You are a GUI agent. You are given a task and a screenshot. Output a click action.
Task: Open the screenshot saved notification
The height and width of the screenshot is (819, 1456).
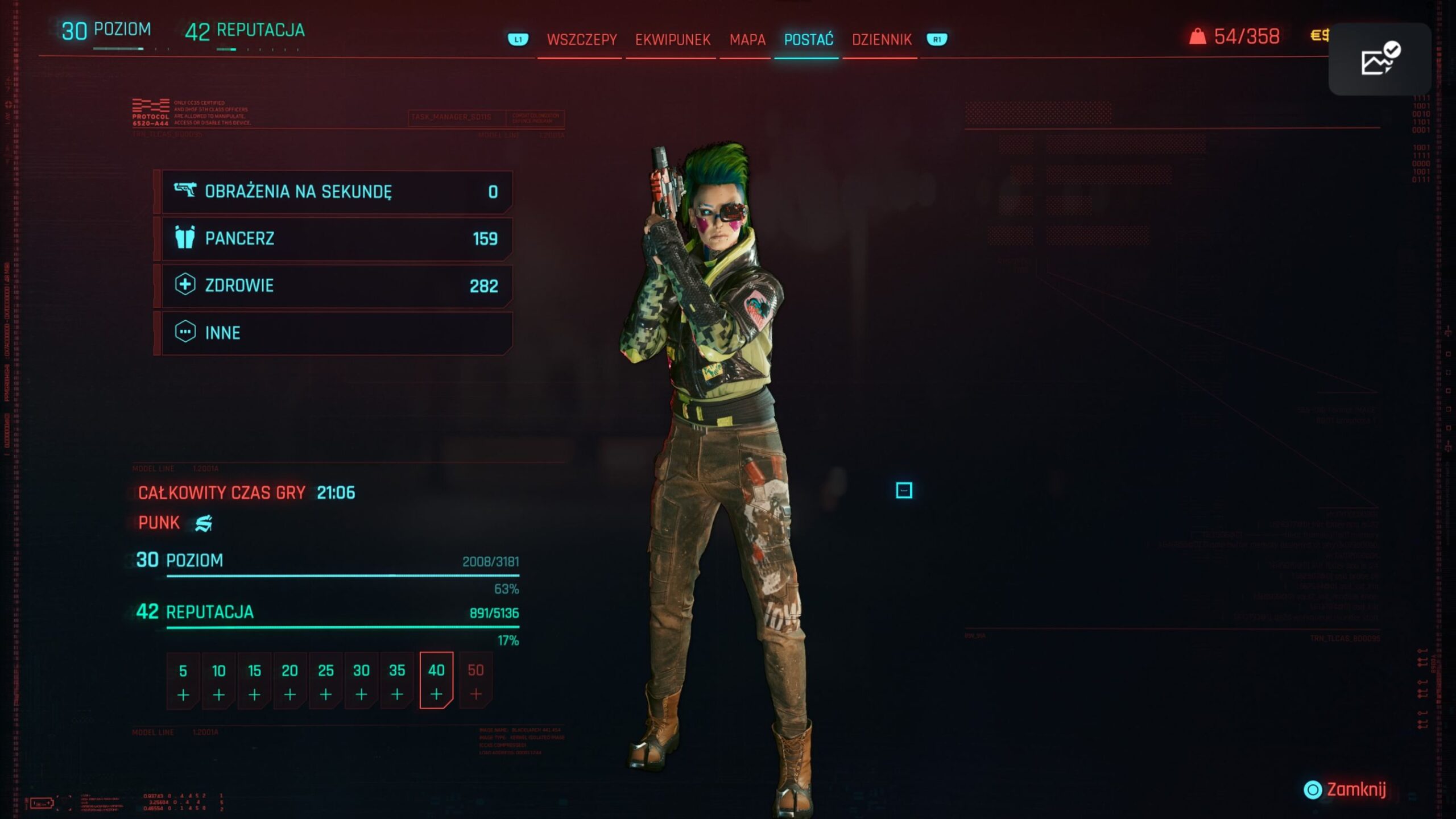point(1379,59)
